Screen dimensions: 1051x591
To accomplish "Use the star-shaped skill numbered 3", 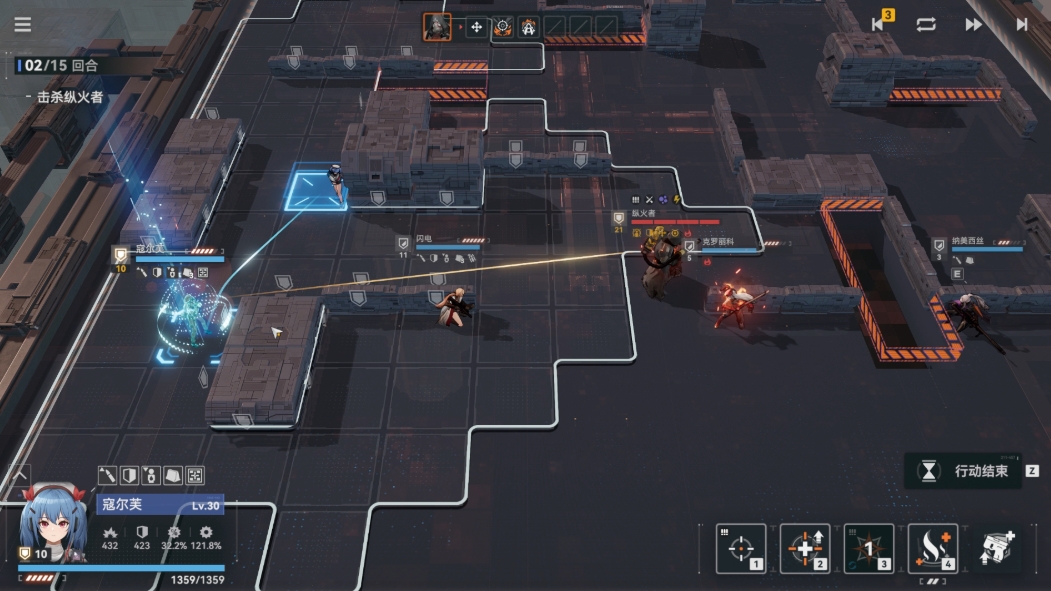I will pos(869,548).
